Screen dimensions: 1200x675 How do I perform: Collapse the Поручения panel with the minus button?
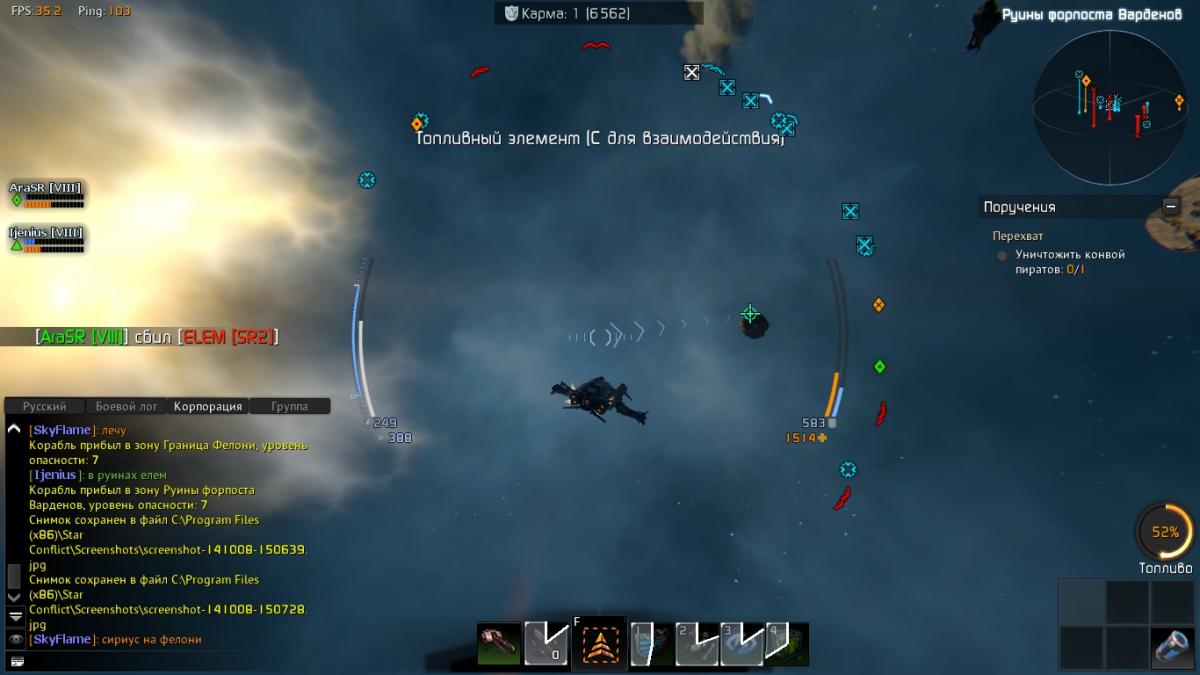(x=1170, y=207)
